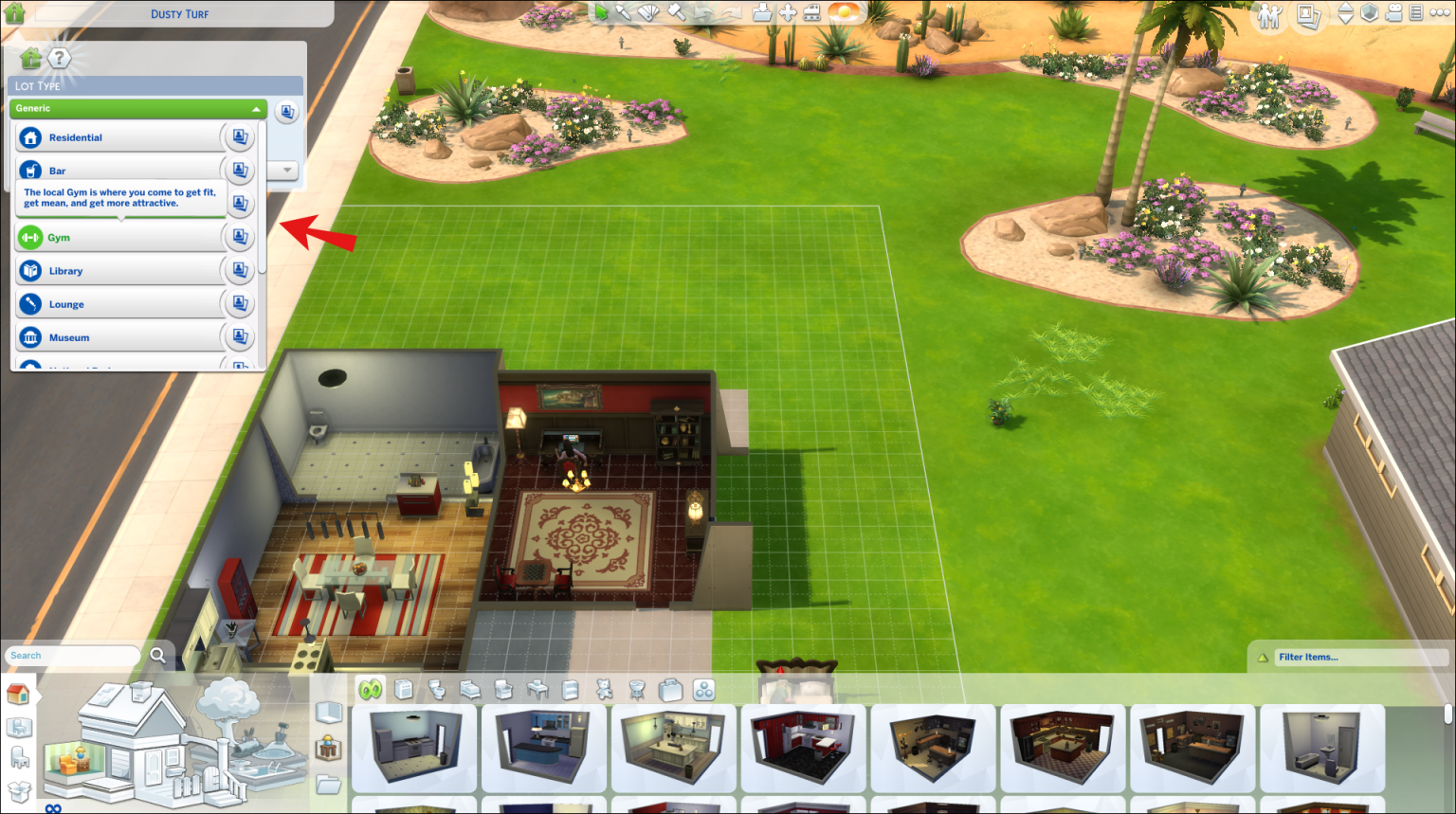Click the Save lot button
Viewport: 1456px width, 814px height.
(761, 13)
